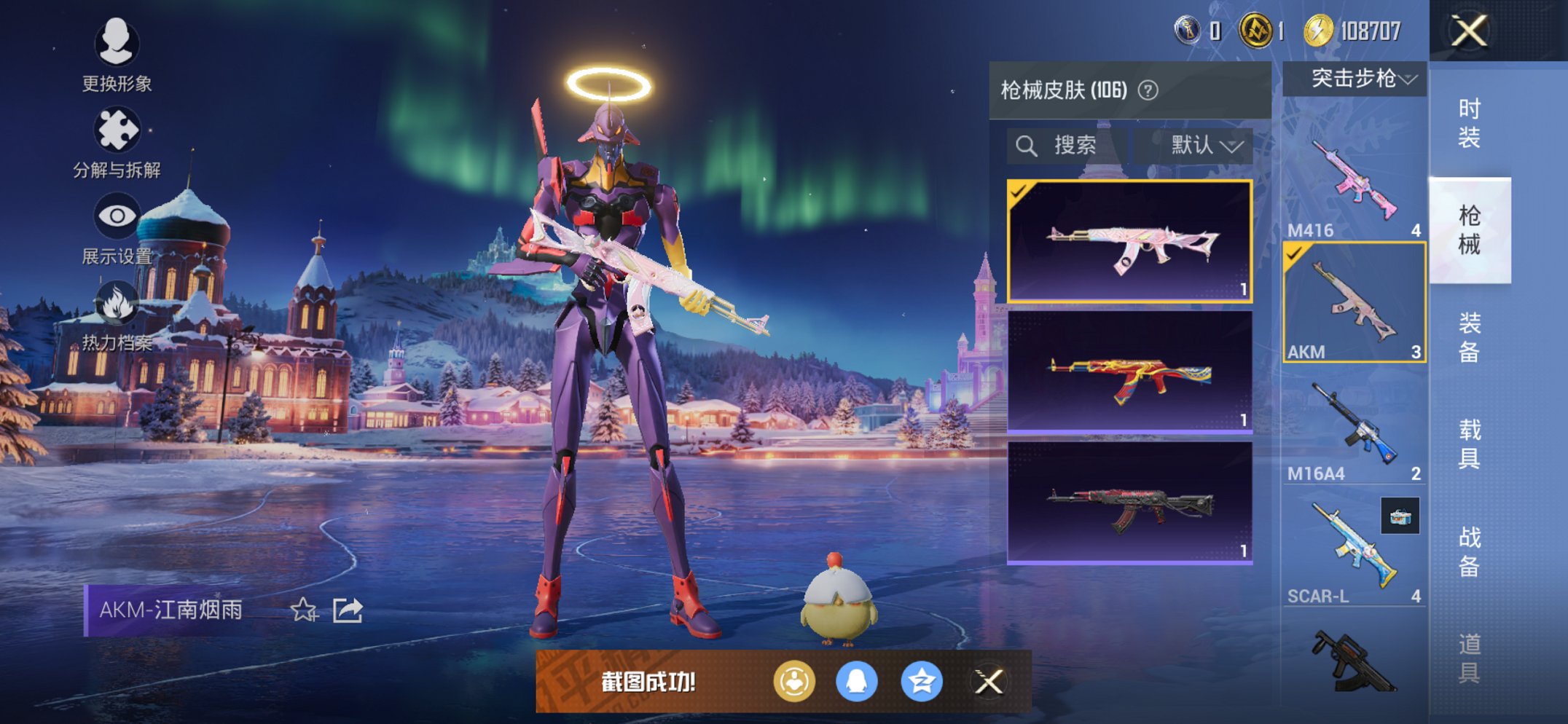Close the weapon skin inventory screen
1568x724 pixels.
coord(1468,31)
